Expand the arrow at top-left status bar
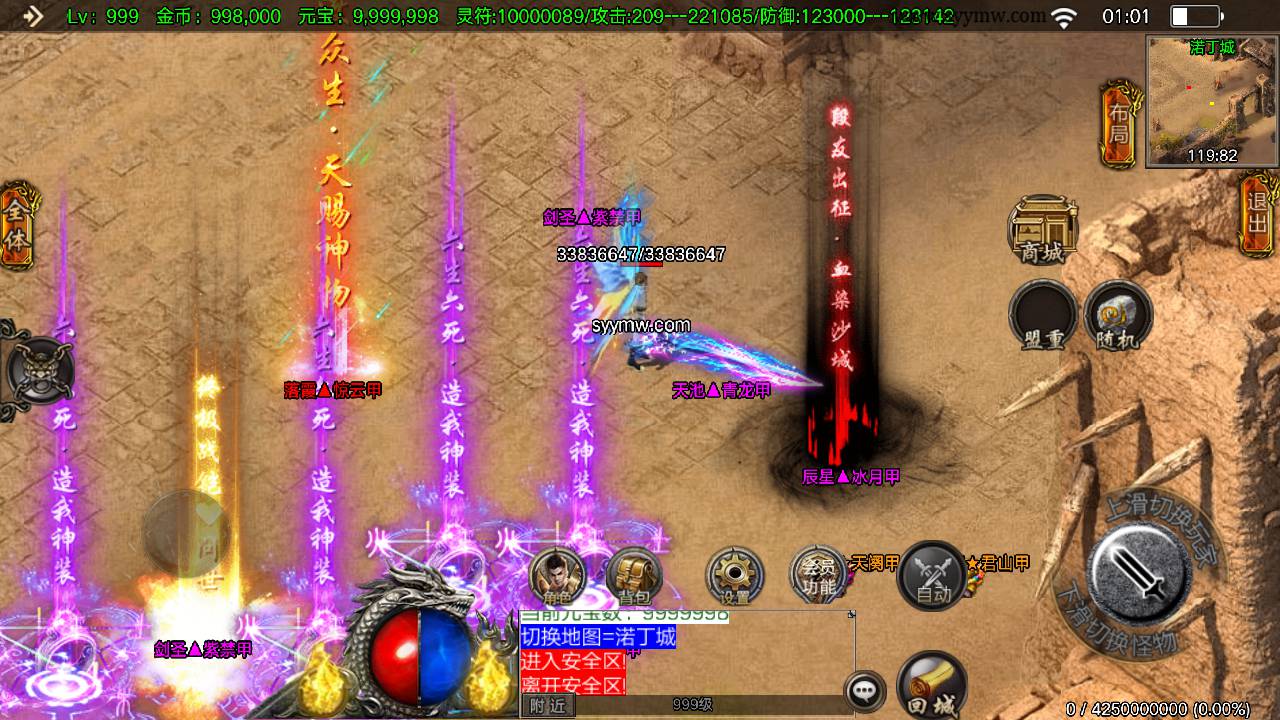Viewport: 1280px width, 720px height. [33, 16]
